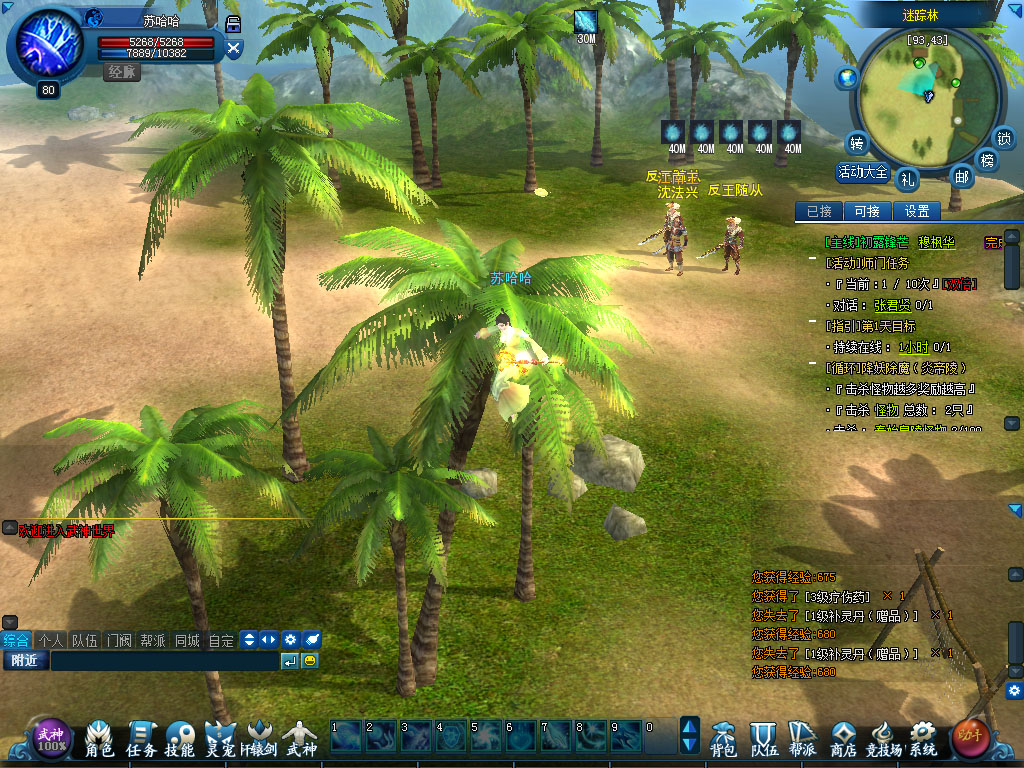
Task: Open the chat emoji smiley button
Action: [x=310, y=661]
